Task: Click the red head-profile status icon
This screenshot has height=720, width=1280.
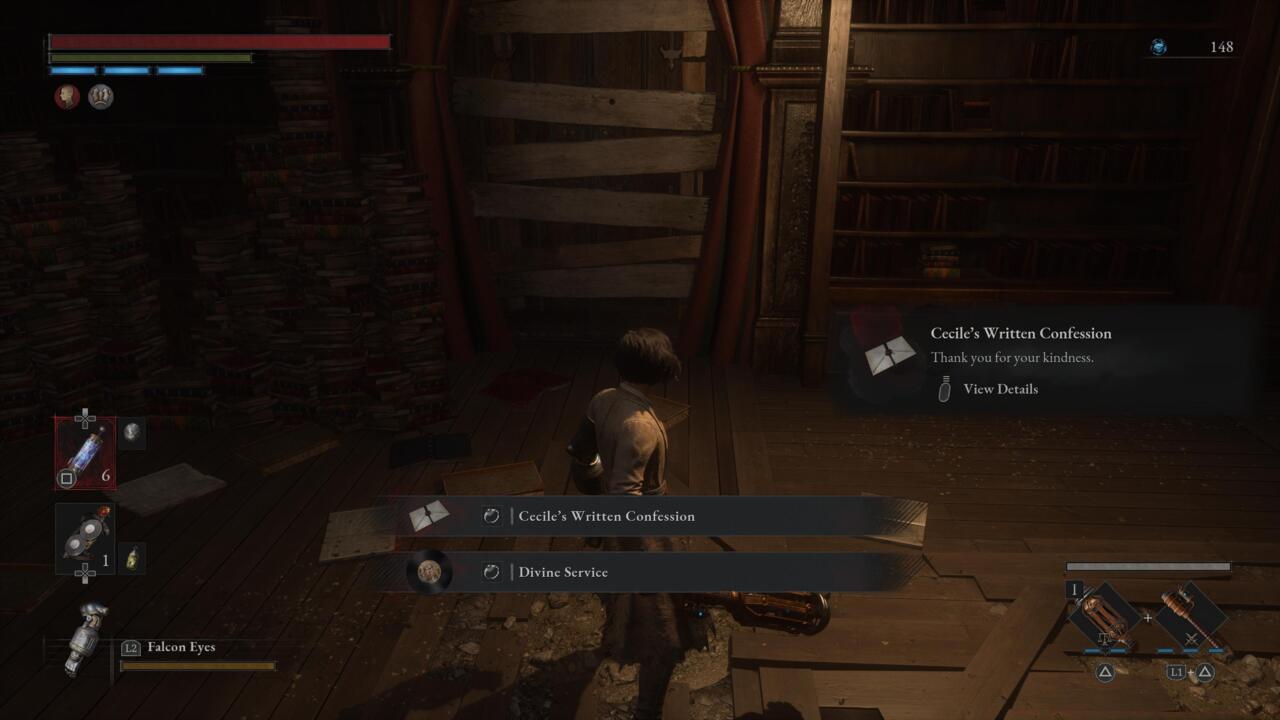Action: pos(67,97)
